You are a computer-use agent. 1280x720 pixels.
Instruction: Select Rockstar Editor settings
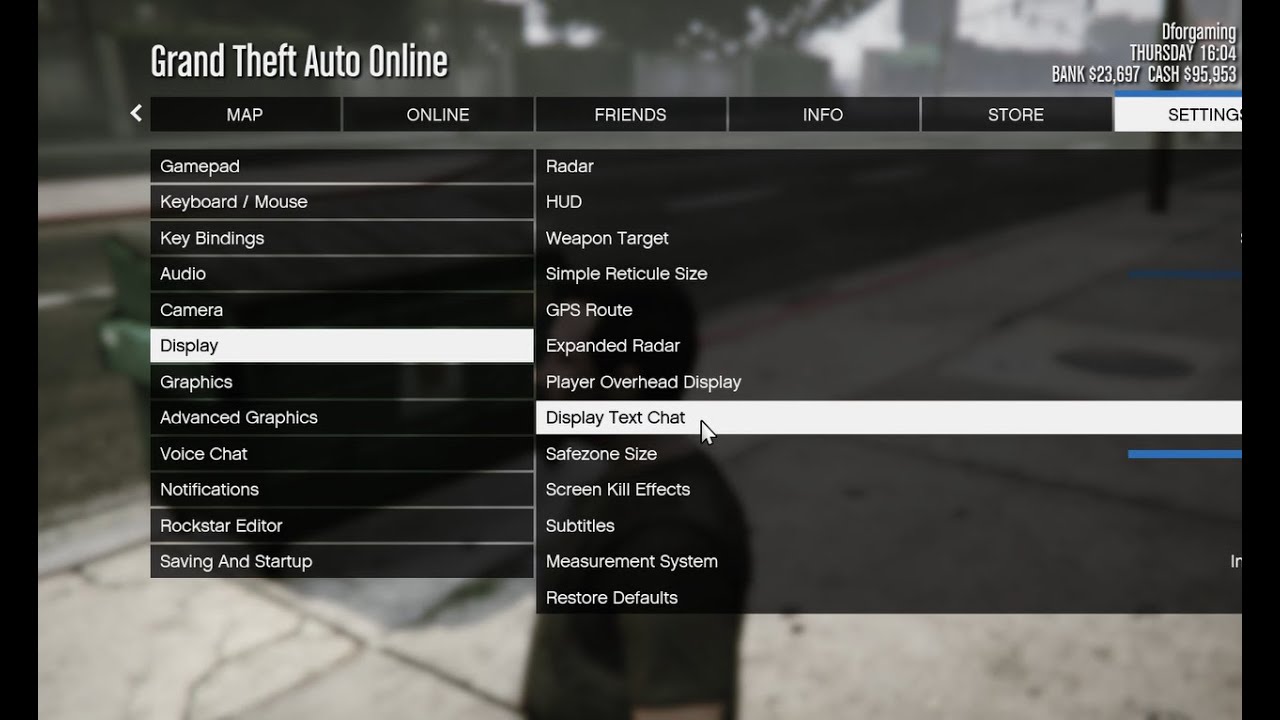(x=341, y=526)
